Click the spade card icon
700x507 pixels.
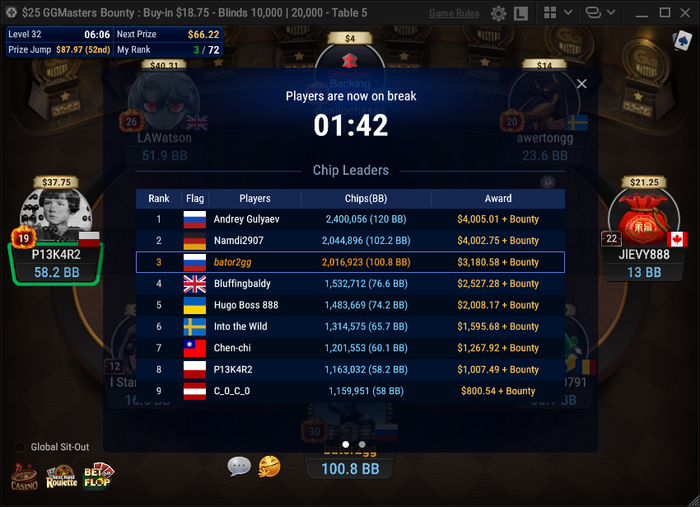pyautogui.click(x=681, y=39)
